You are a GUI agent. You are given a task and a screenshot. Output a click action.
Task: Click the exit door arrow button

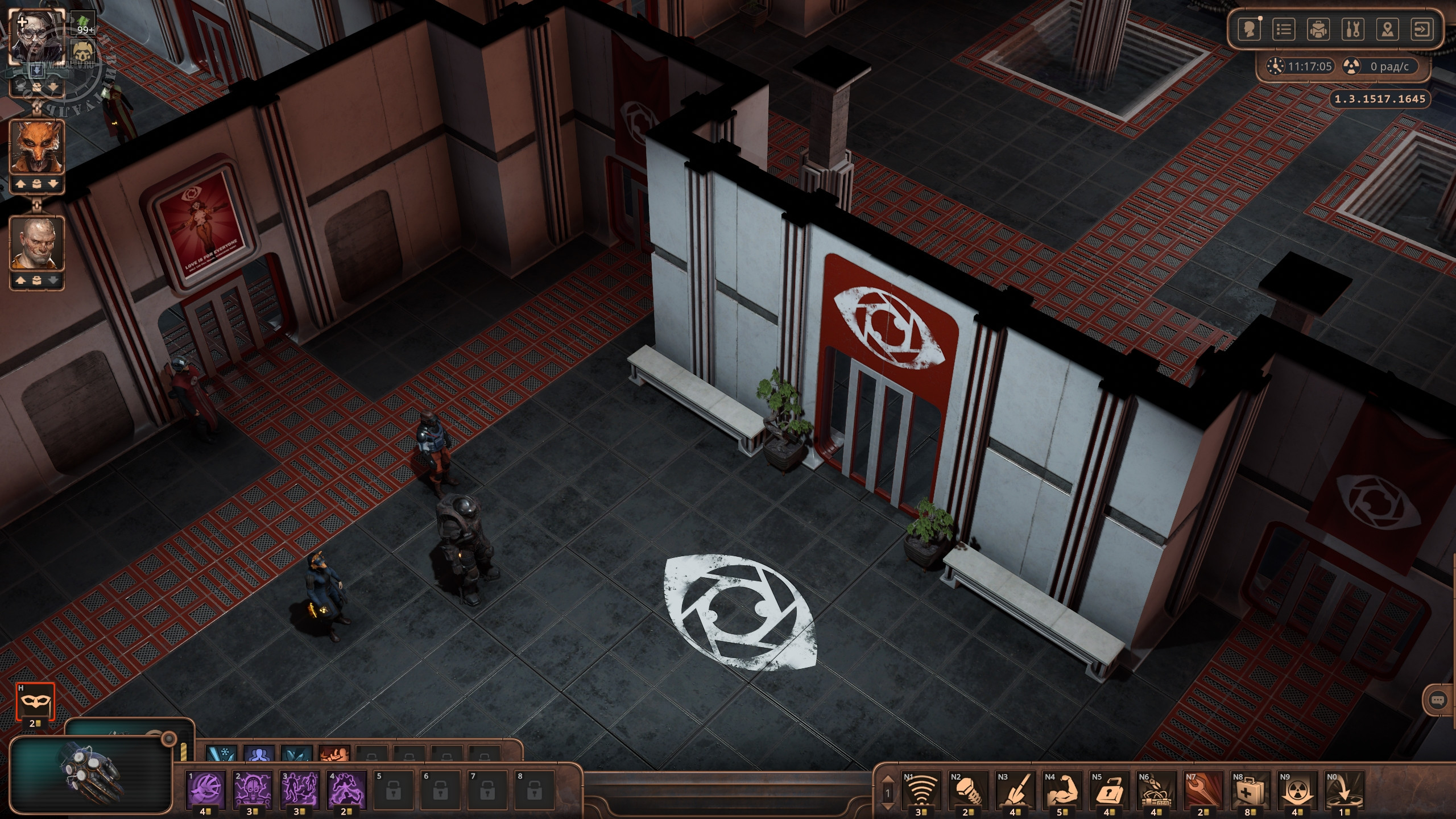(x=1422, y=30)
